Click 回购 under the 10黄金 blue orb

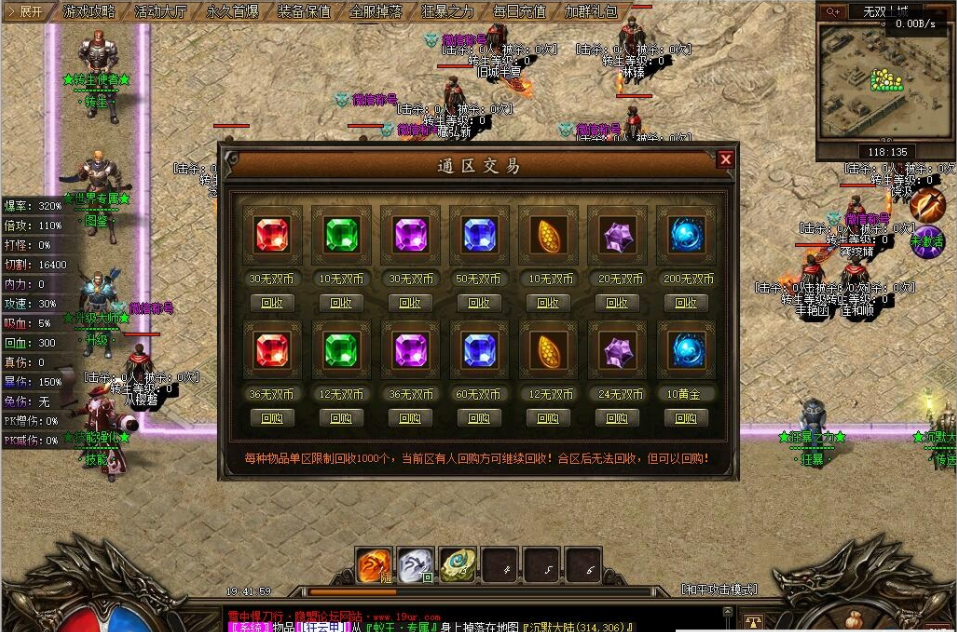[686, 417]
